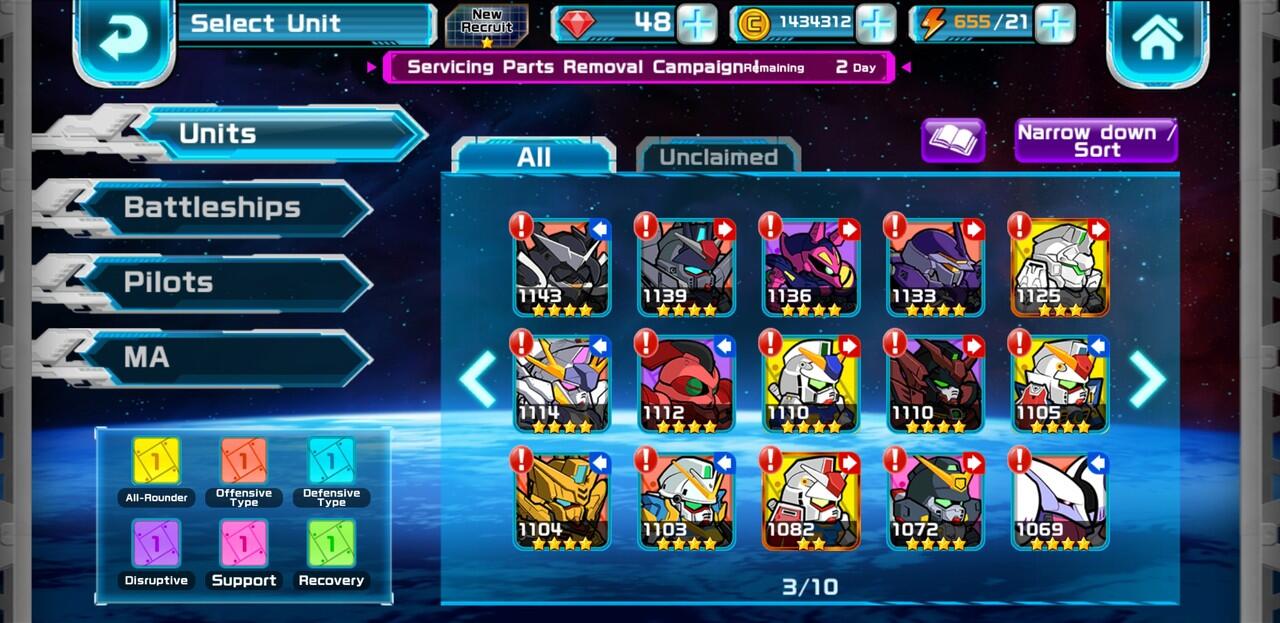This screenshot has width=1280, height=623.
Task: Select the gold unit with 1104 power
Action: point(562,500)
